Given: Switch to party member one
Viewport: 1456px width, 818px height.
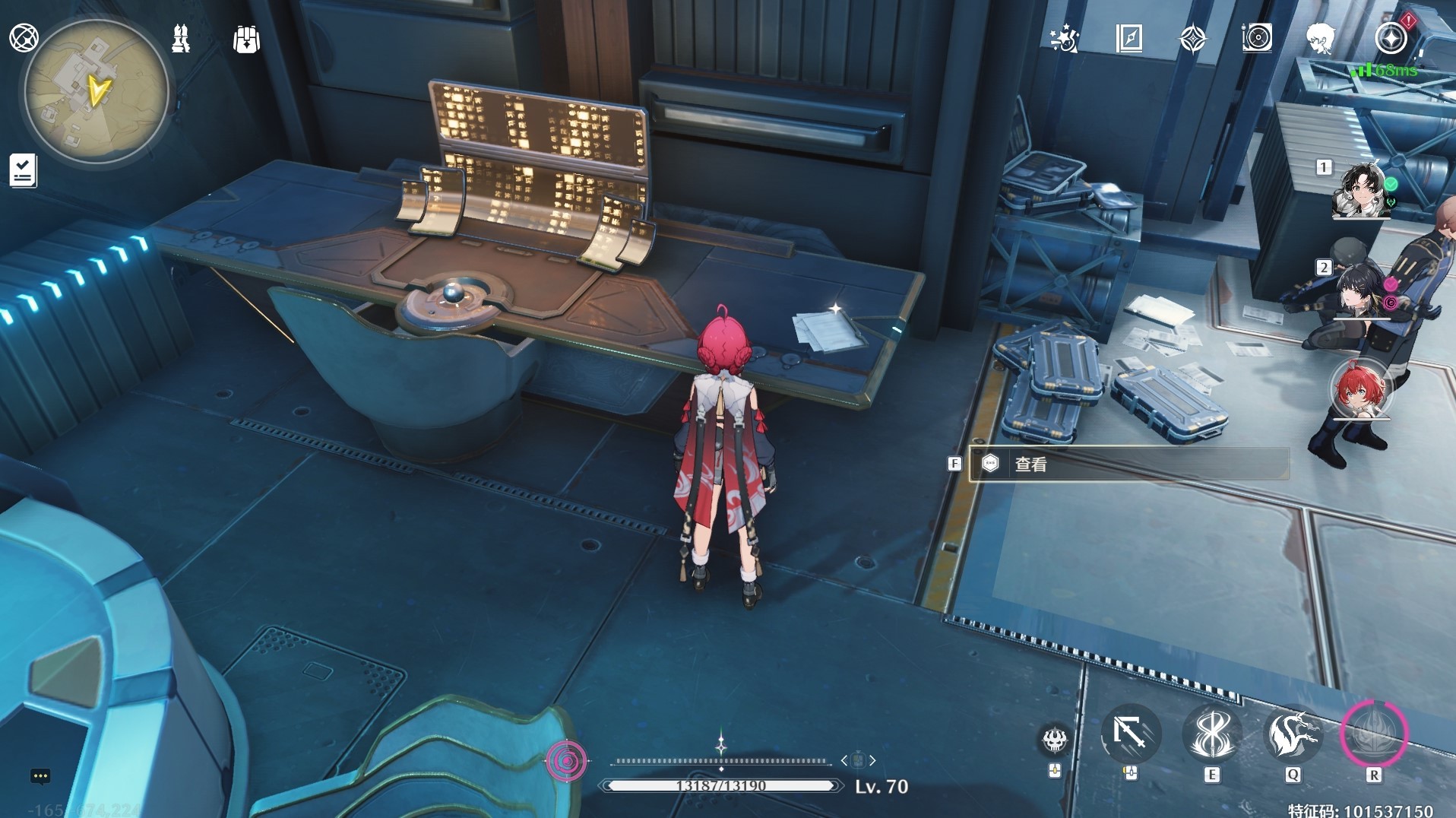Looking at the screenshot, I should coord(1360,189).
